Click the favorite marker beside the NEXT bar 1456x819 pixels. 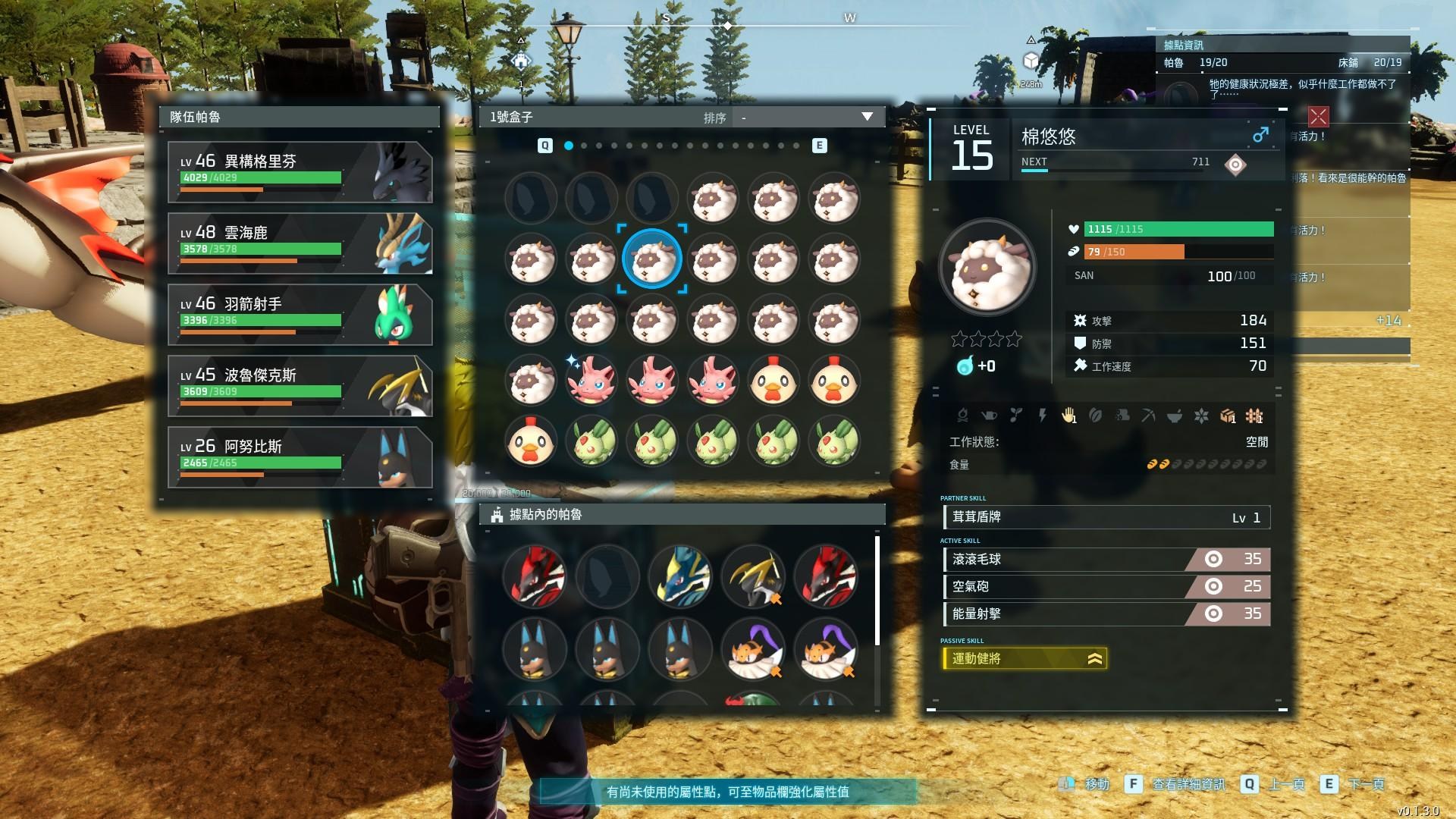pyautogui.click(x=1235, y=165)
